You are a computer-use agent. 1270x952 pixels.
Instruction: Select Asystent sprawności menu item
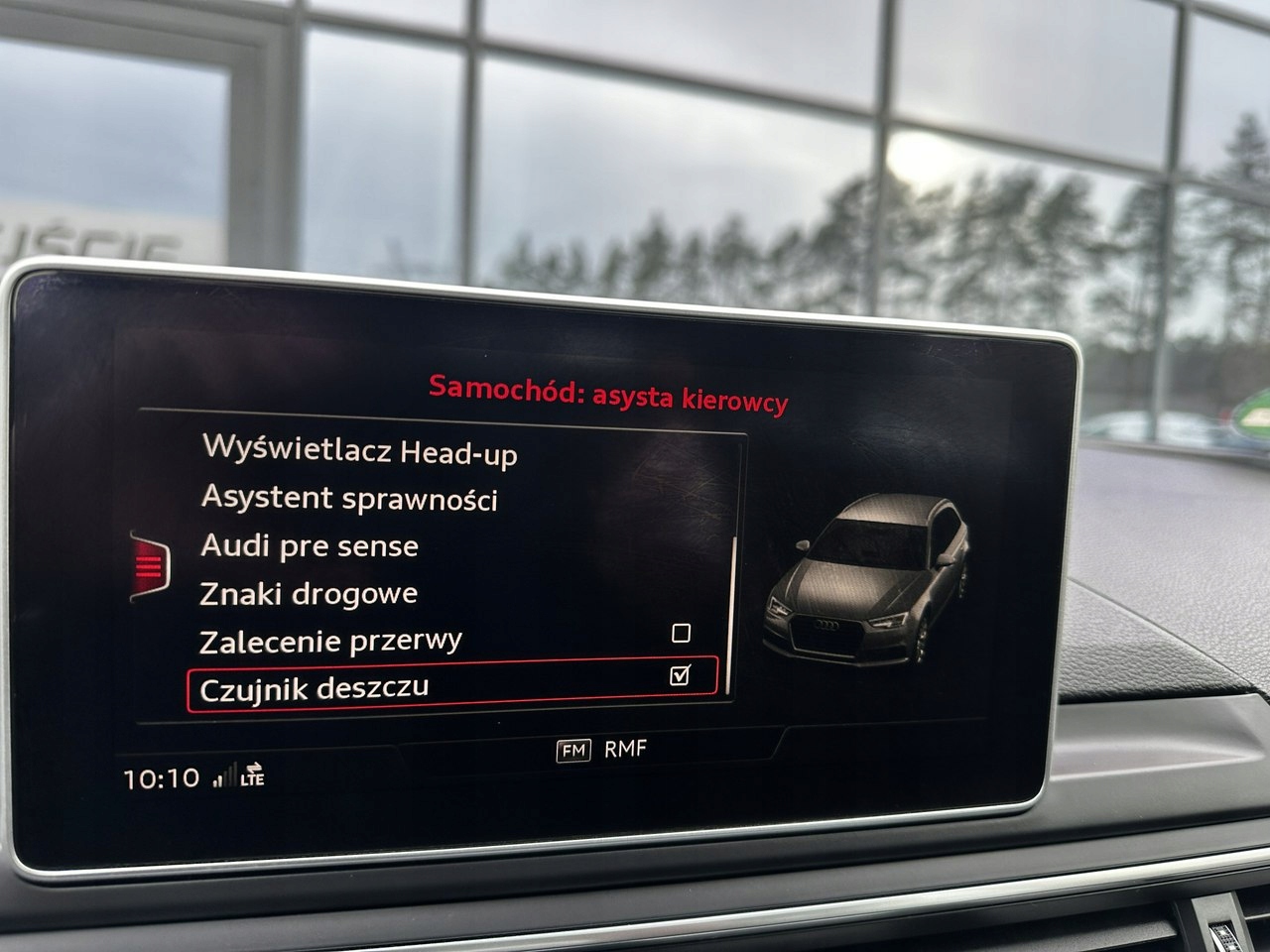pyautogui.click(x=348, y=498)
